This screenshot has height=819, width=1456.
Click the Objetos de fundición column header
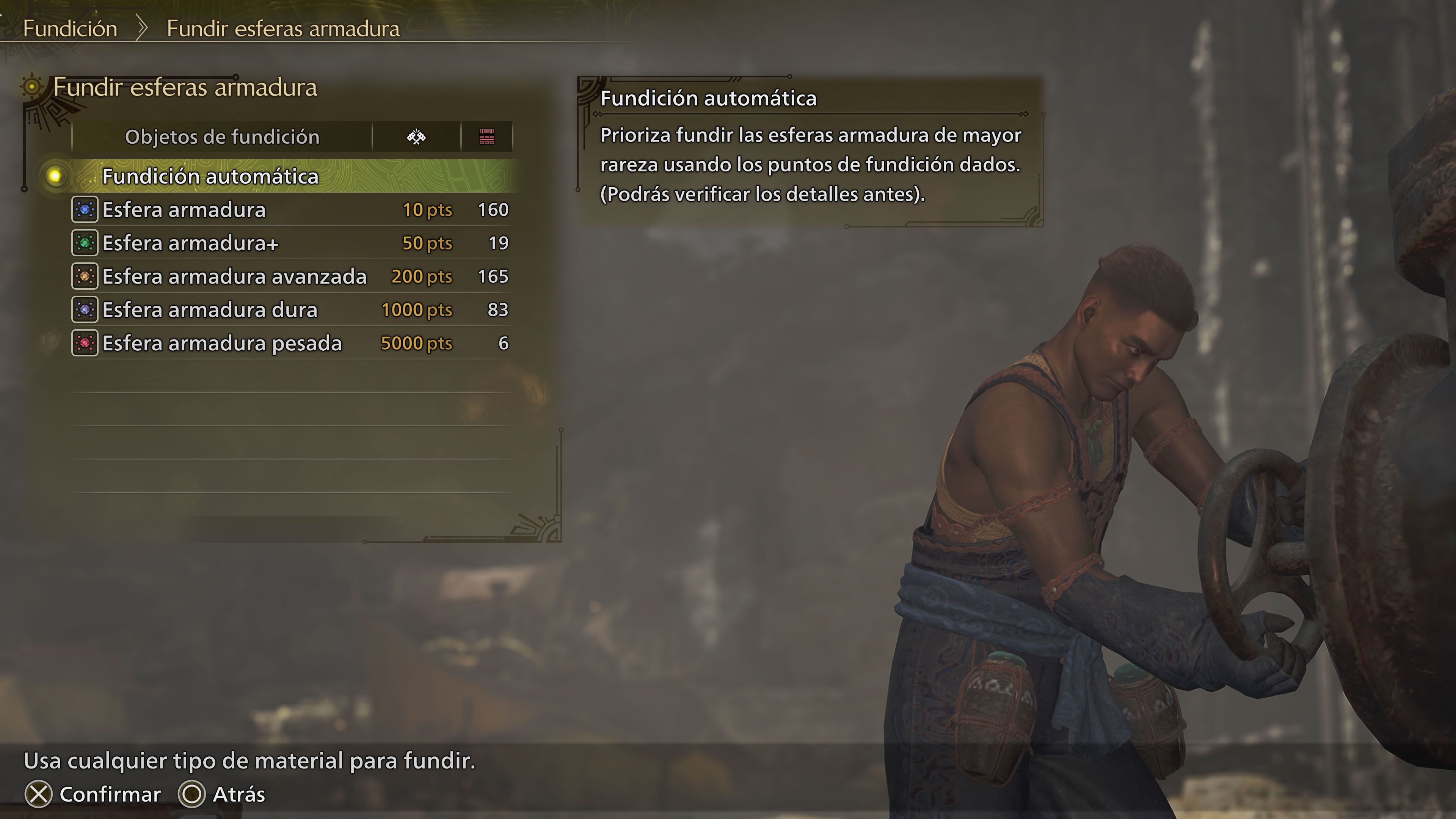tap(223, 136)
